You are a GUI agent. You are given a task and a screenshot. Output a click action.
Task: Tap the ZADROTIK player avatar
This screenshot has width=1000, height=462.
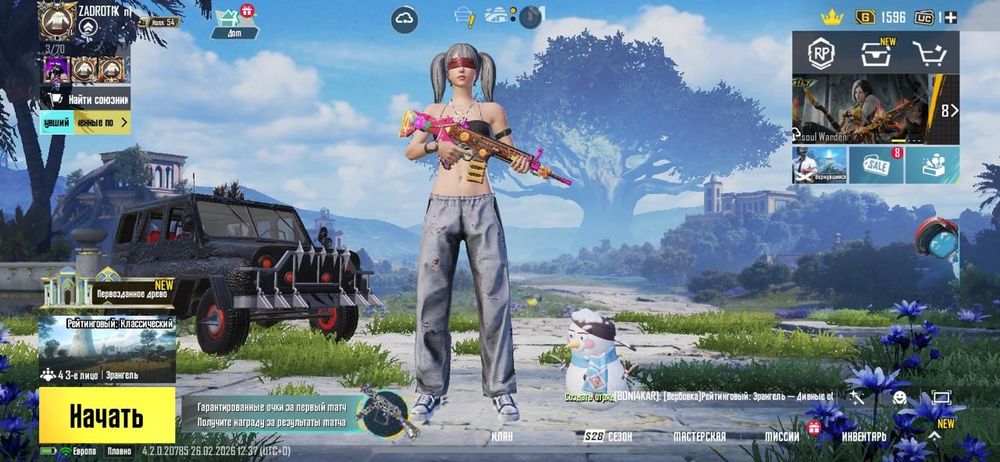click(x=56, y=21)
